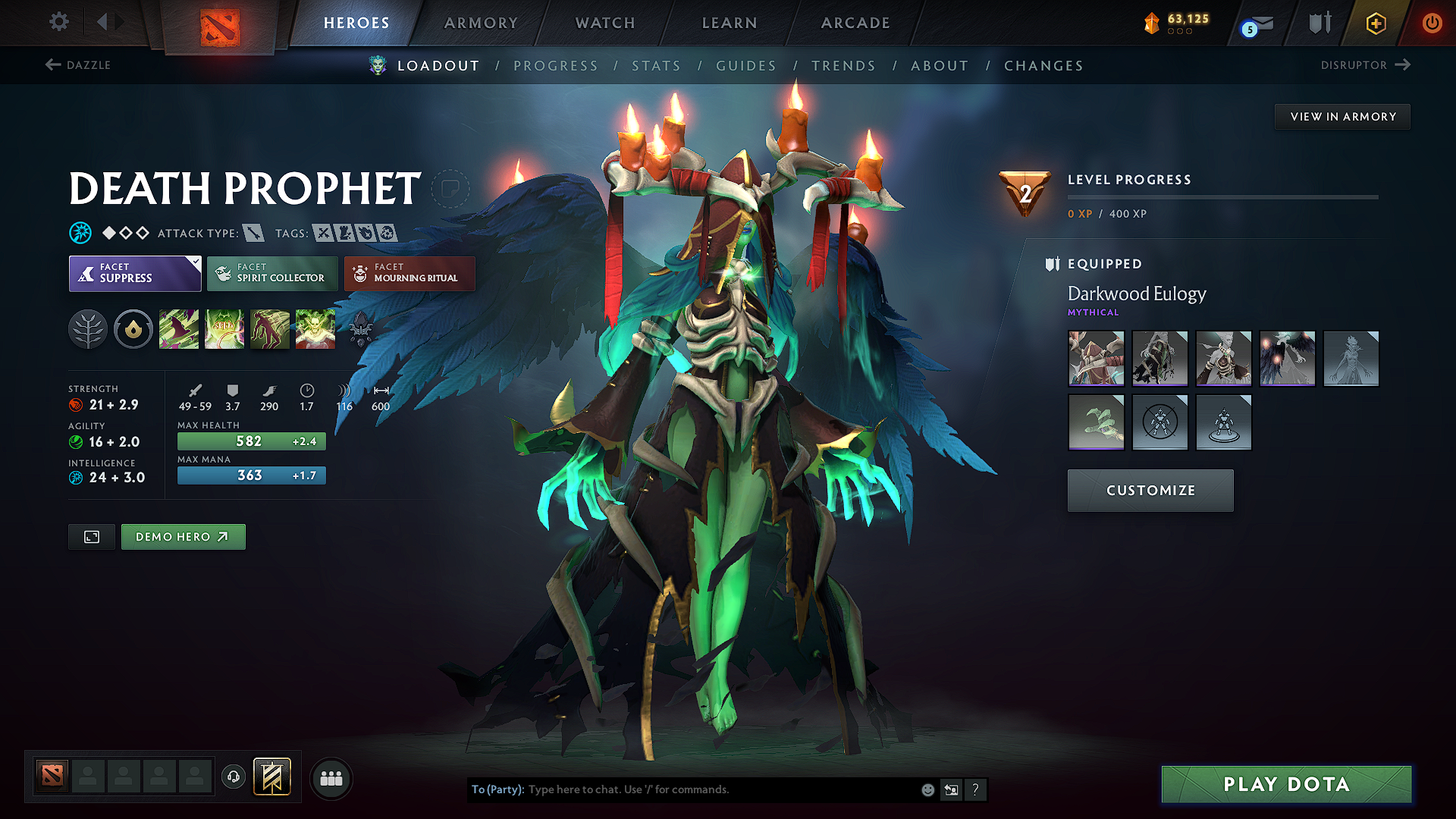The width and height of the screenshot is (1456, 819).
Task: Open the friends list icon bottom right
Action: coord(331,778)
